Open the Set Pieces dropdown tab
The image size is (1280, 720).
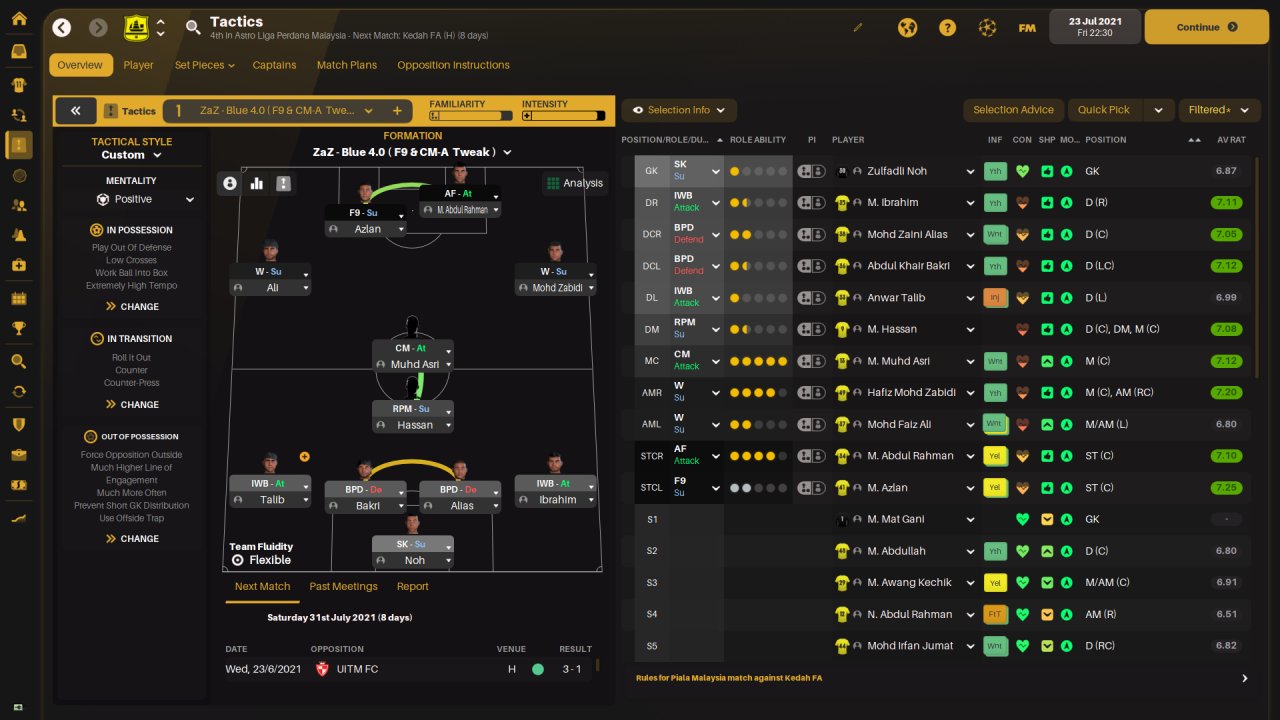(x=204, y=65)
